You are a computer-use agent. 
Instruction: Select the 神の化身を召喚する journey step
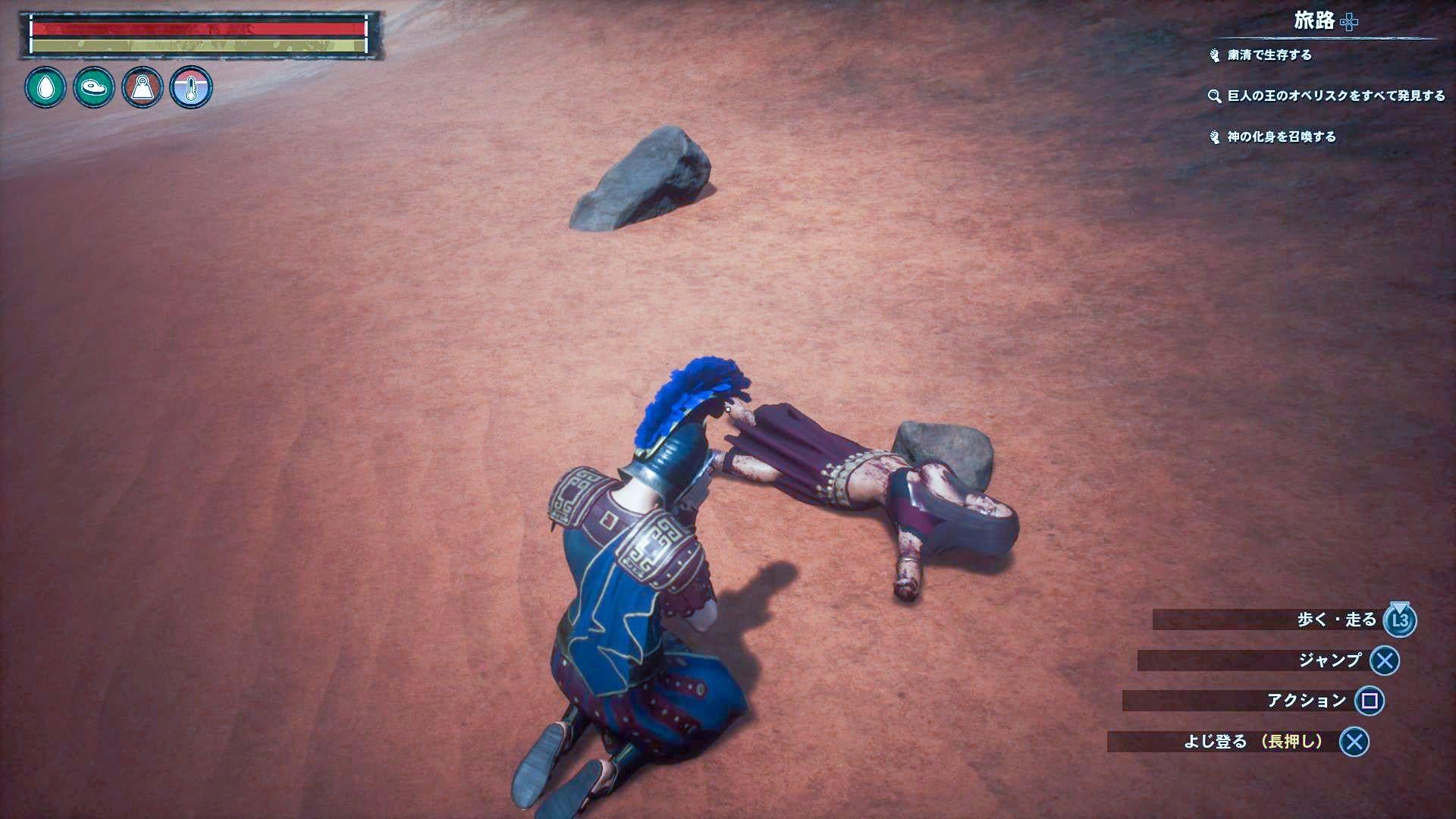(1281, 137)
